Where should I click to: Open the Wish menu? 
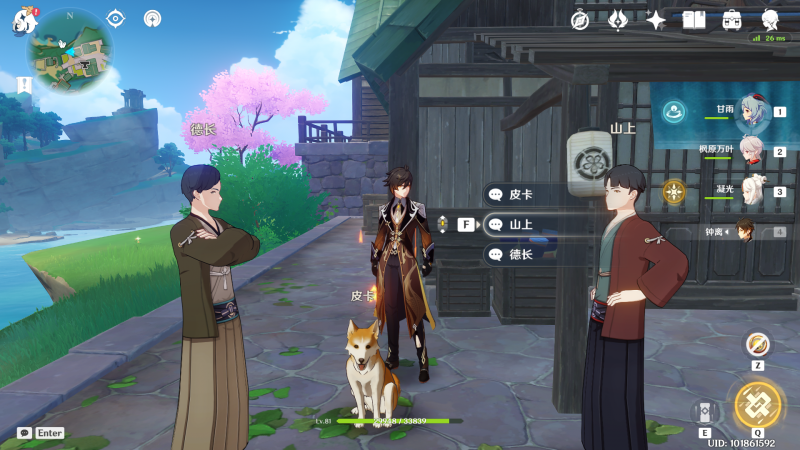click(x=618, y=19)
